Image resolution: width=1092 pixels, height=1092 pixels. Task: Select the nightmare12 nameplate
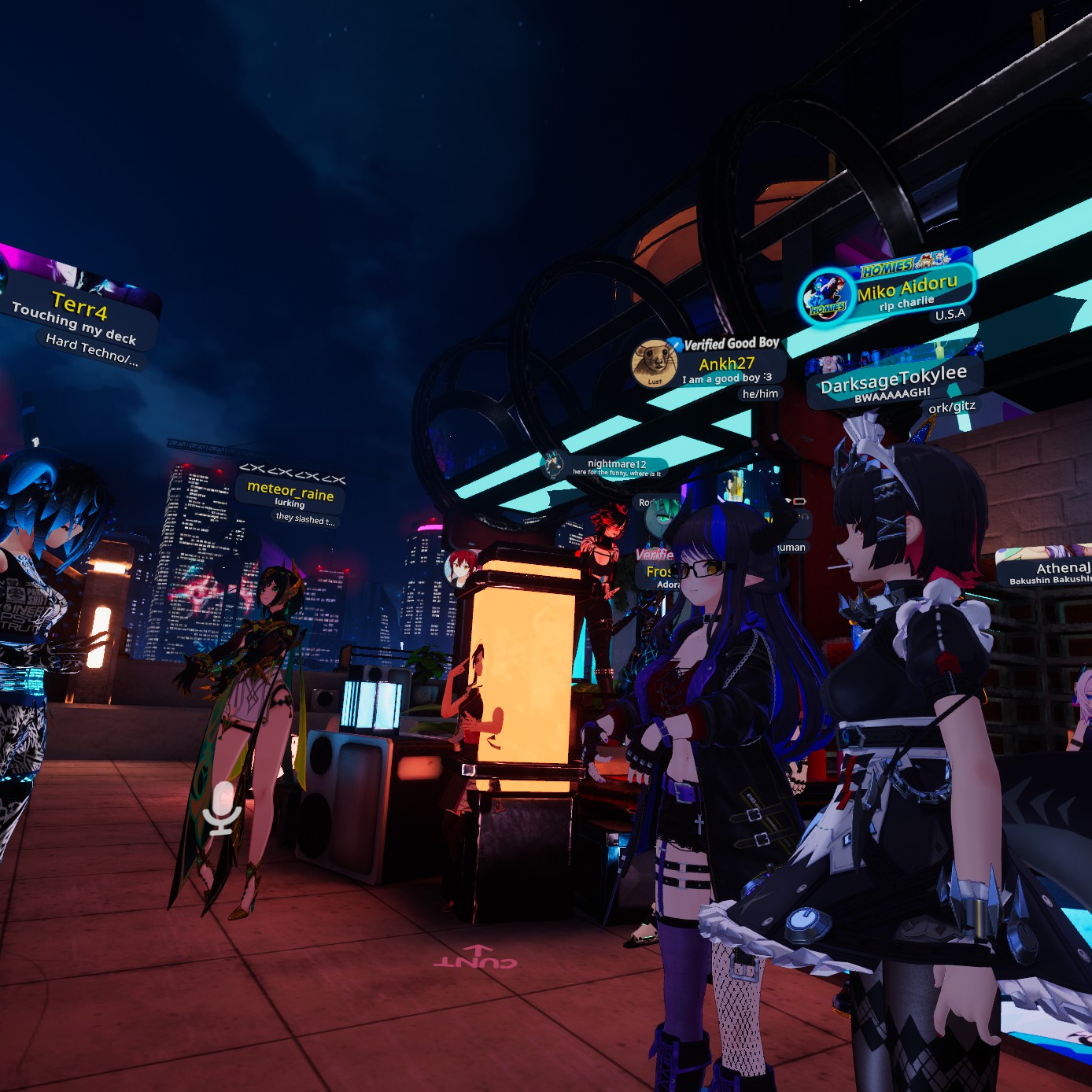pos(616,464)
